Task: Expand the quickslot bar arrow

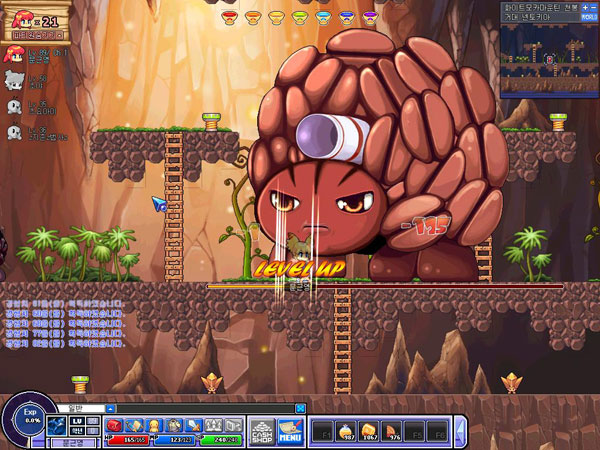Action: pyautogui.click(x=460, y=430)
